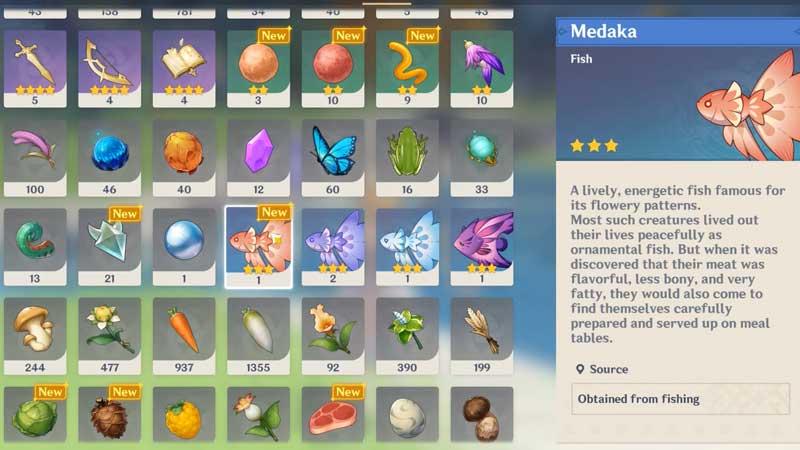The image size is (800, 450).
Task: Click the Obtained from fishing source entry
Action: (676, 399)
